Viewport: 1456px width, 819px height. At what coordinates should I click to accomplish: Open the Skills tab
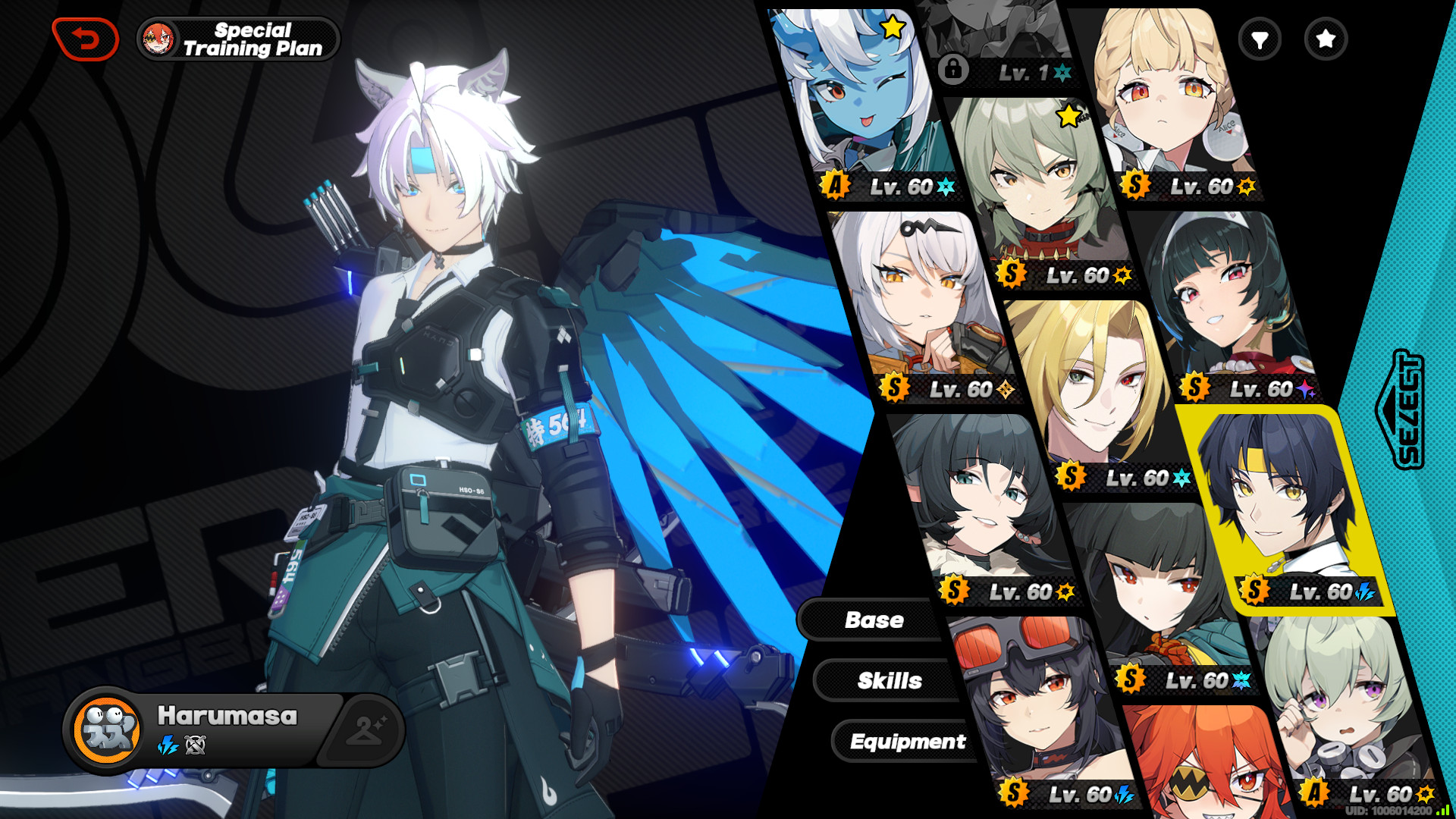tap(890, 681)
